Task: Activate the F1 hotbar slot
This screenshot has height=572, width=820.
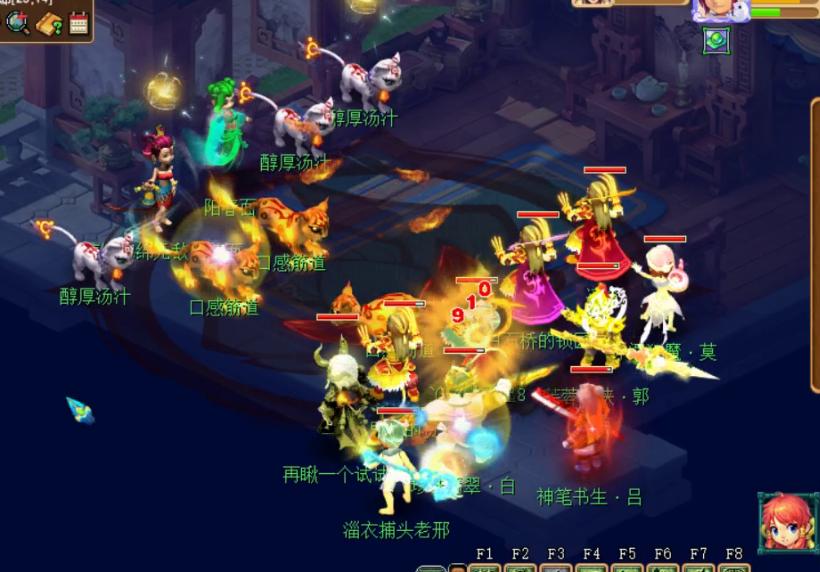Action: [x=485, y=567]
